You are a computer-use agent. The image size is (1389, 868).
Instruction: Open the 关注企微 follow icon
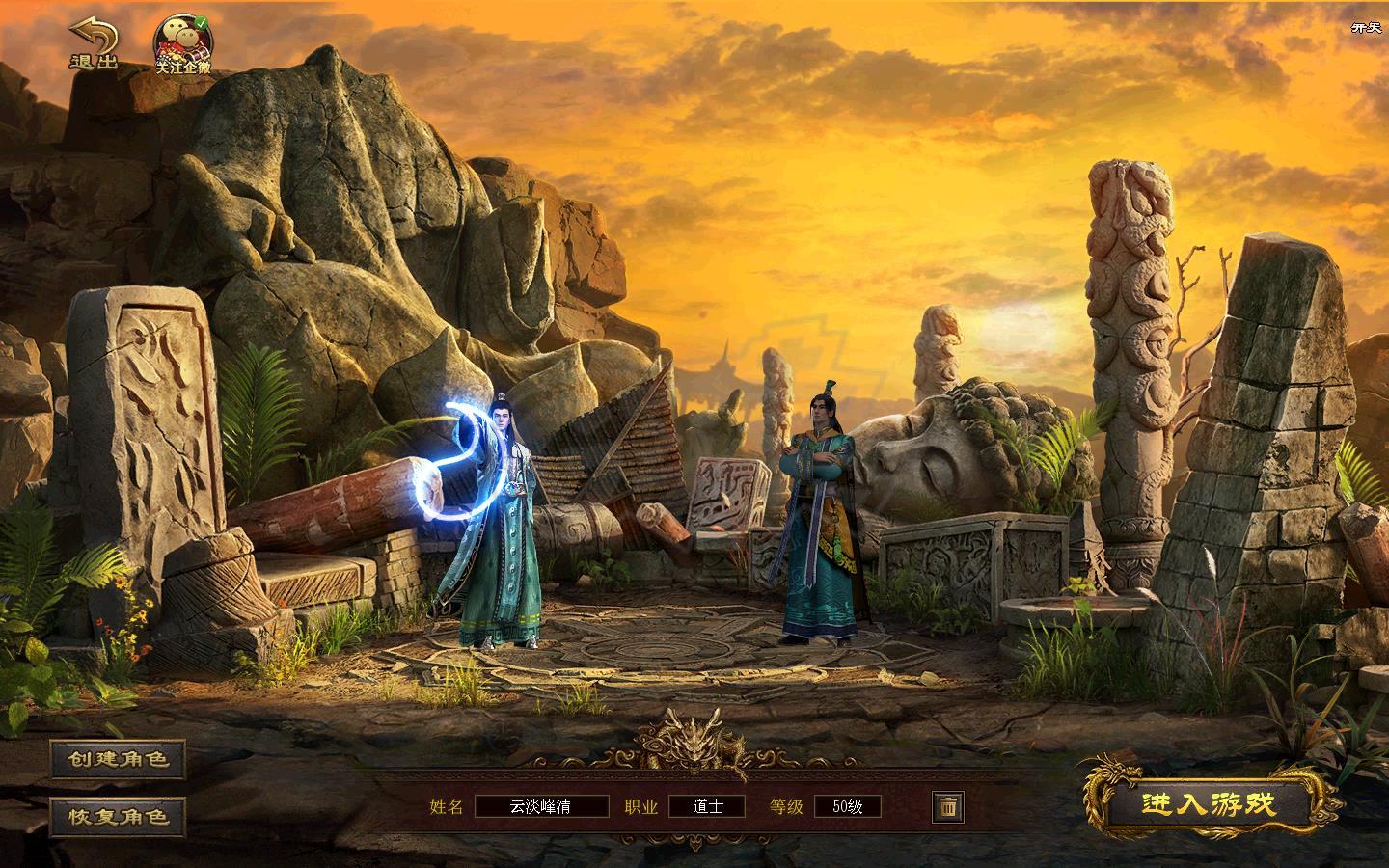click(x=183, y=45)
